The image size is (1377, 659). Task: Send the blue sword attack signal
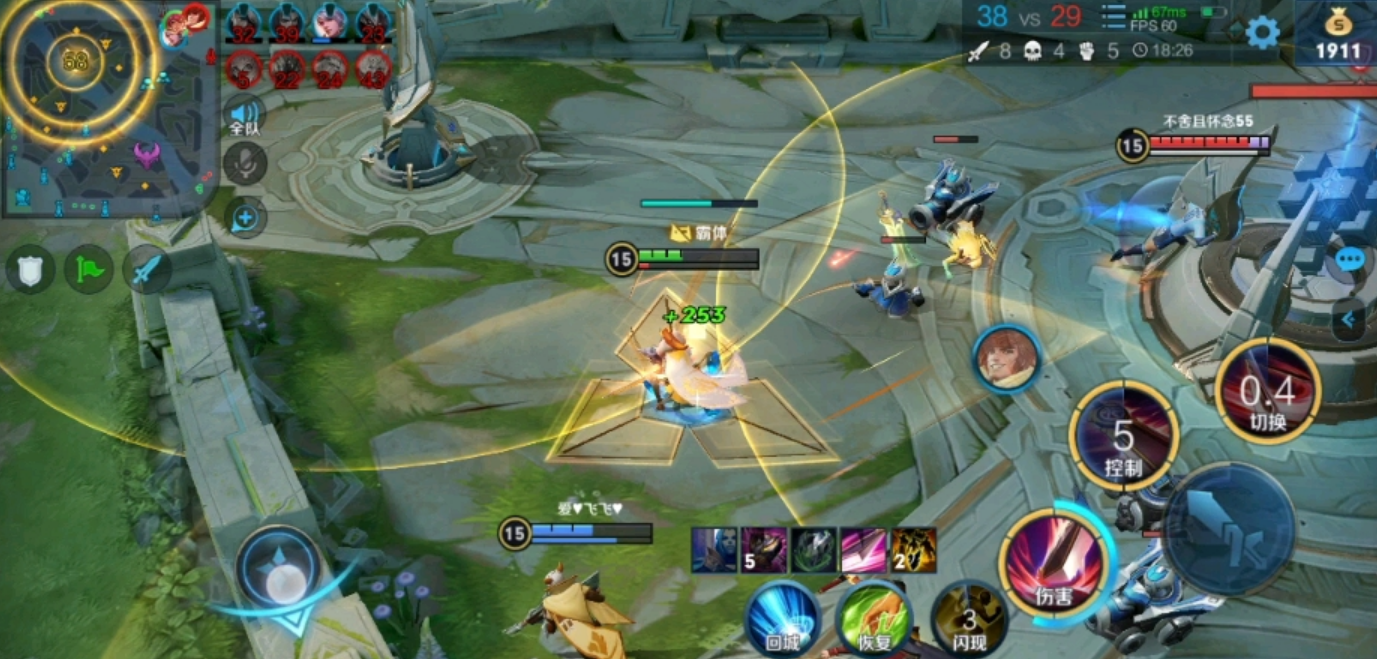pos(147,269)
